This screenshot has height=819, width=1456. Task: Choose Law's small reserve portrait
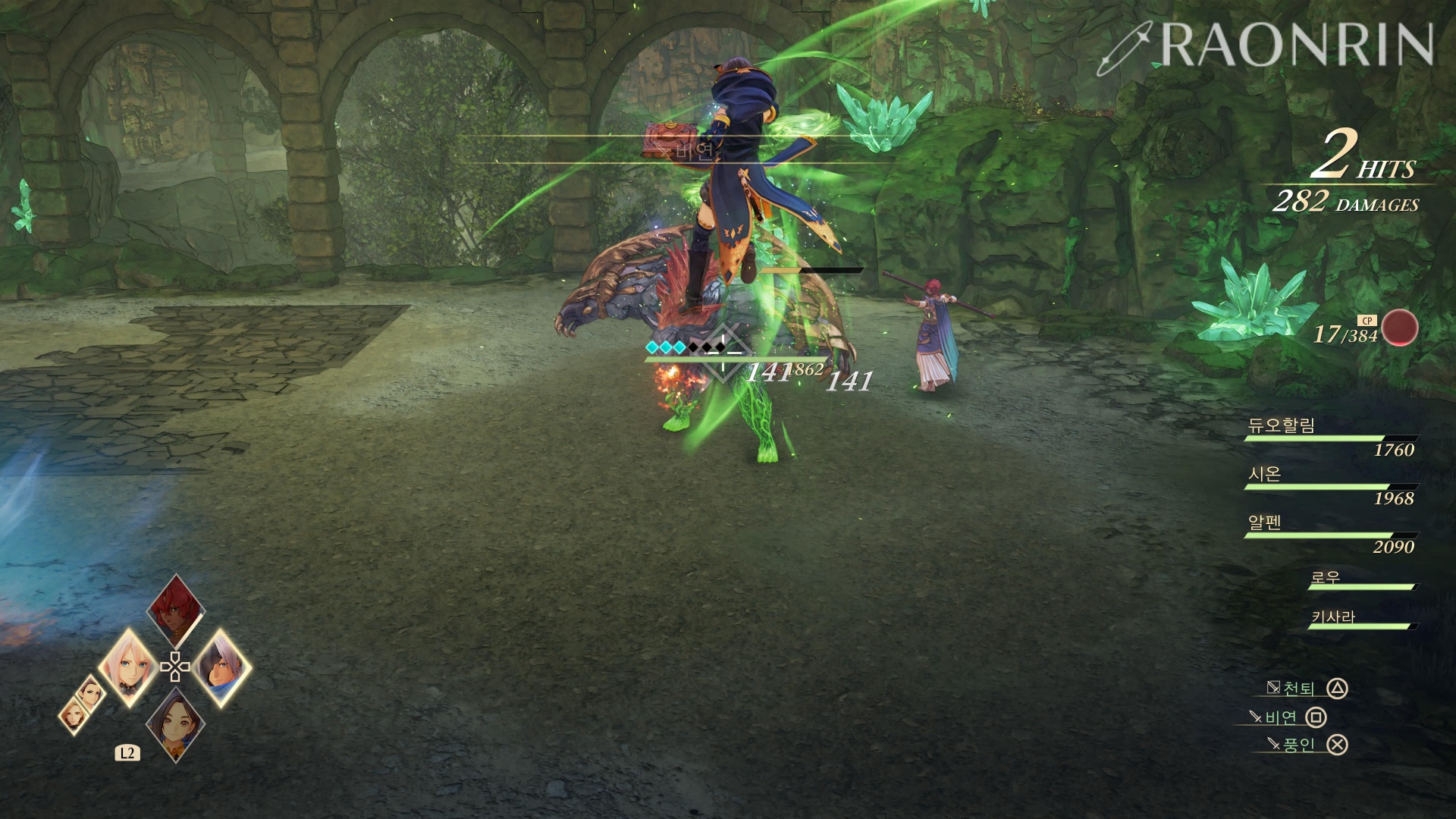click(x=91, y=692)
